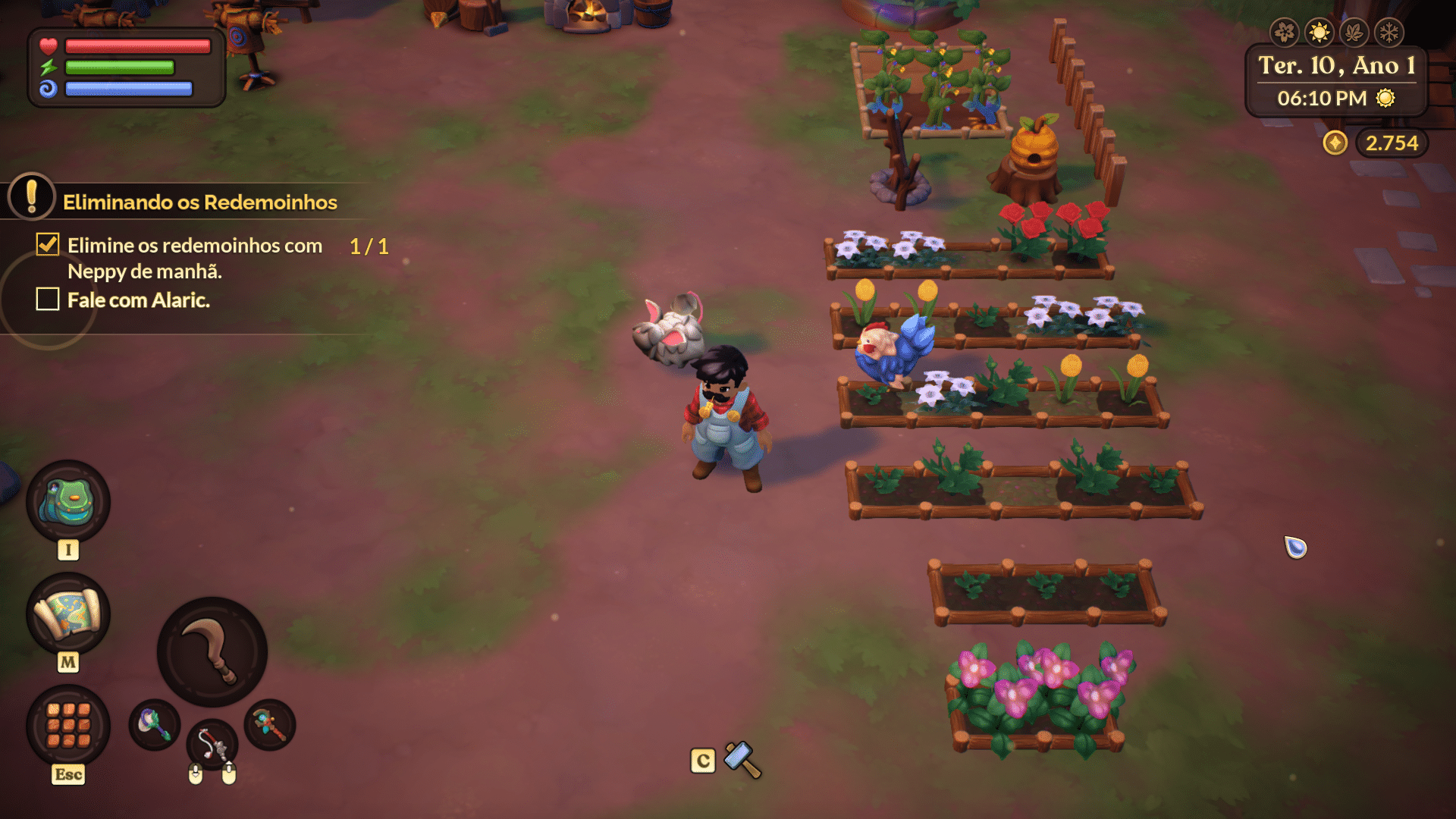Uncheck 'Elimine os redemoinhos com Neppy' task
The width and height of the screenshot is (1456, 819).
coord(47,244)
